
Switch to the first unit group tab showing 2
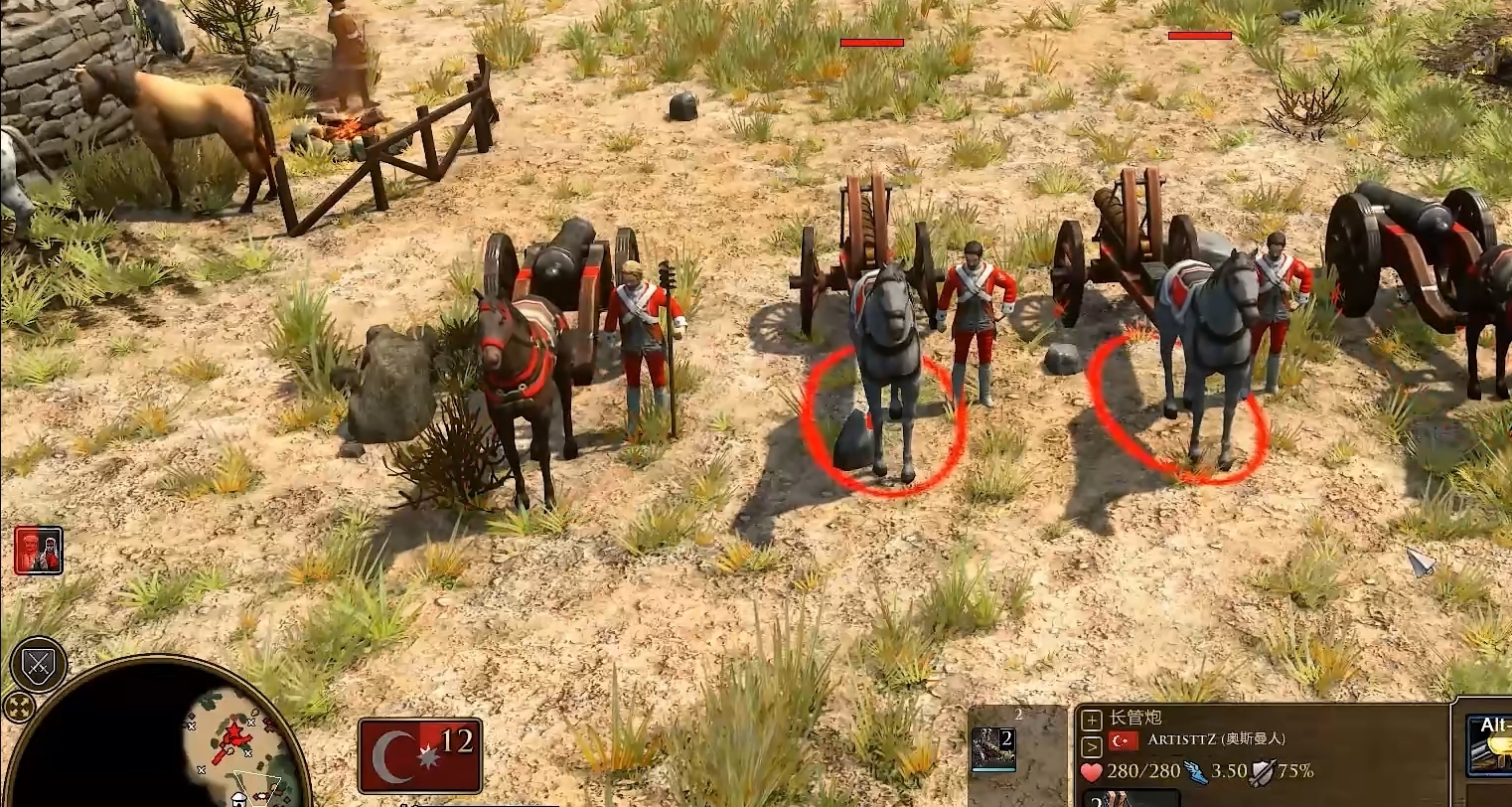993,748
